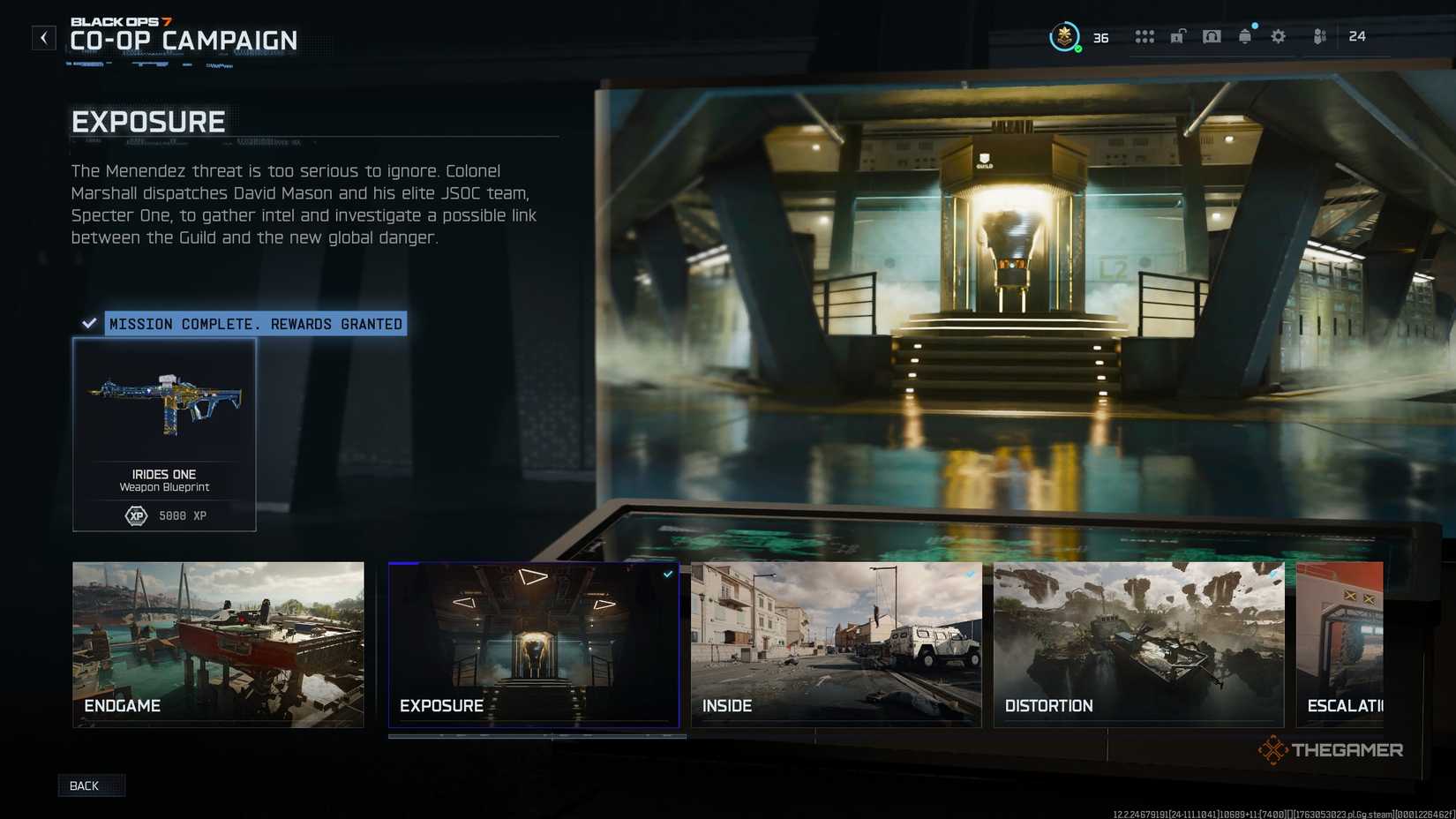This screenshot has width=1456, height=819.
Task: Click the completion checkmark on the DISTORTION tile
Action: 1273,573
